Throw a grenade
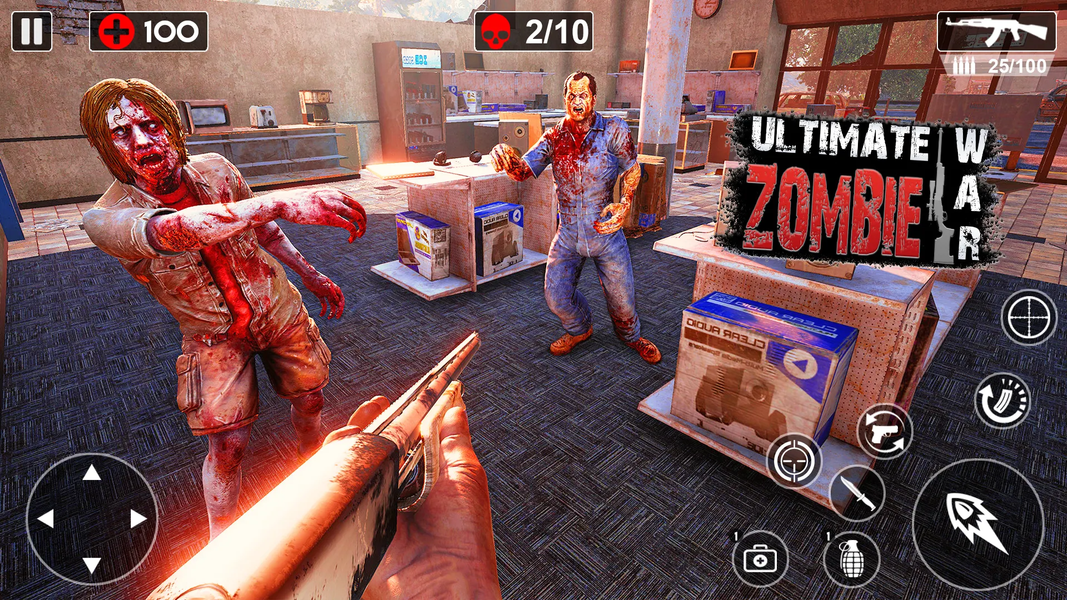The height and width of the screenshot is (600, 1067). click(x=852, y=558)
